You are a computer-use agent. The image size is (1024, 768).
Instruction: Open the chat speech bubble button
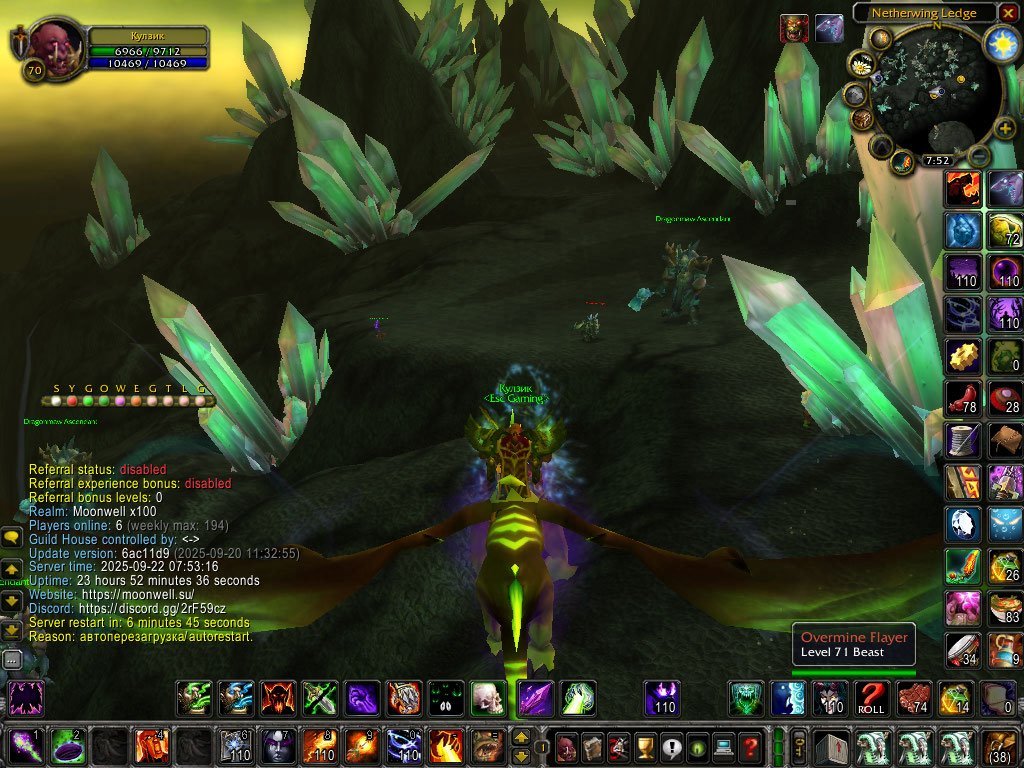pyautogui.click(x=12, y=538)
